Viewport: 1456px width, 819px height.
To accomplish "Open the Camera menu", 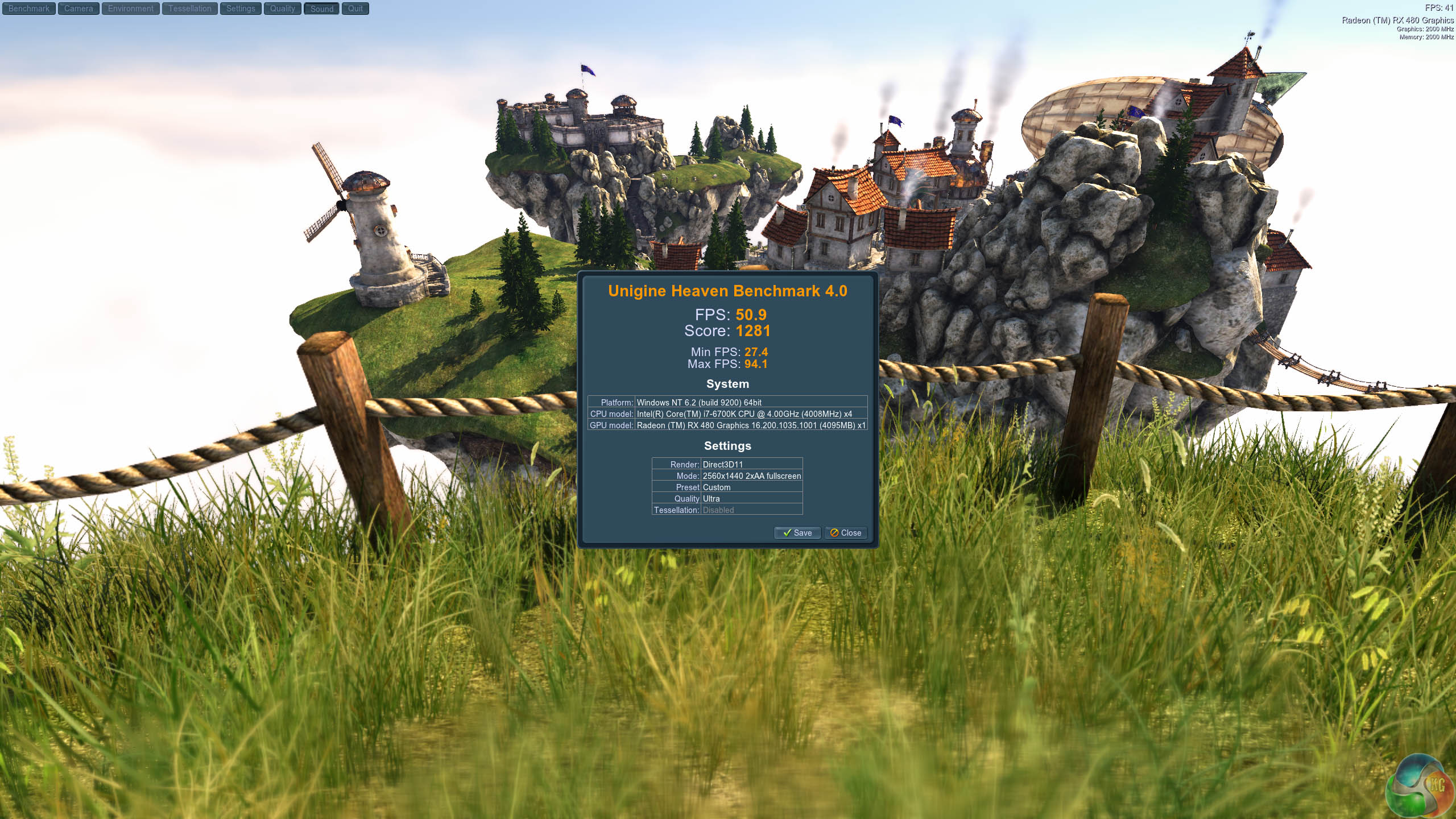I will pos(78,9).
